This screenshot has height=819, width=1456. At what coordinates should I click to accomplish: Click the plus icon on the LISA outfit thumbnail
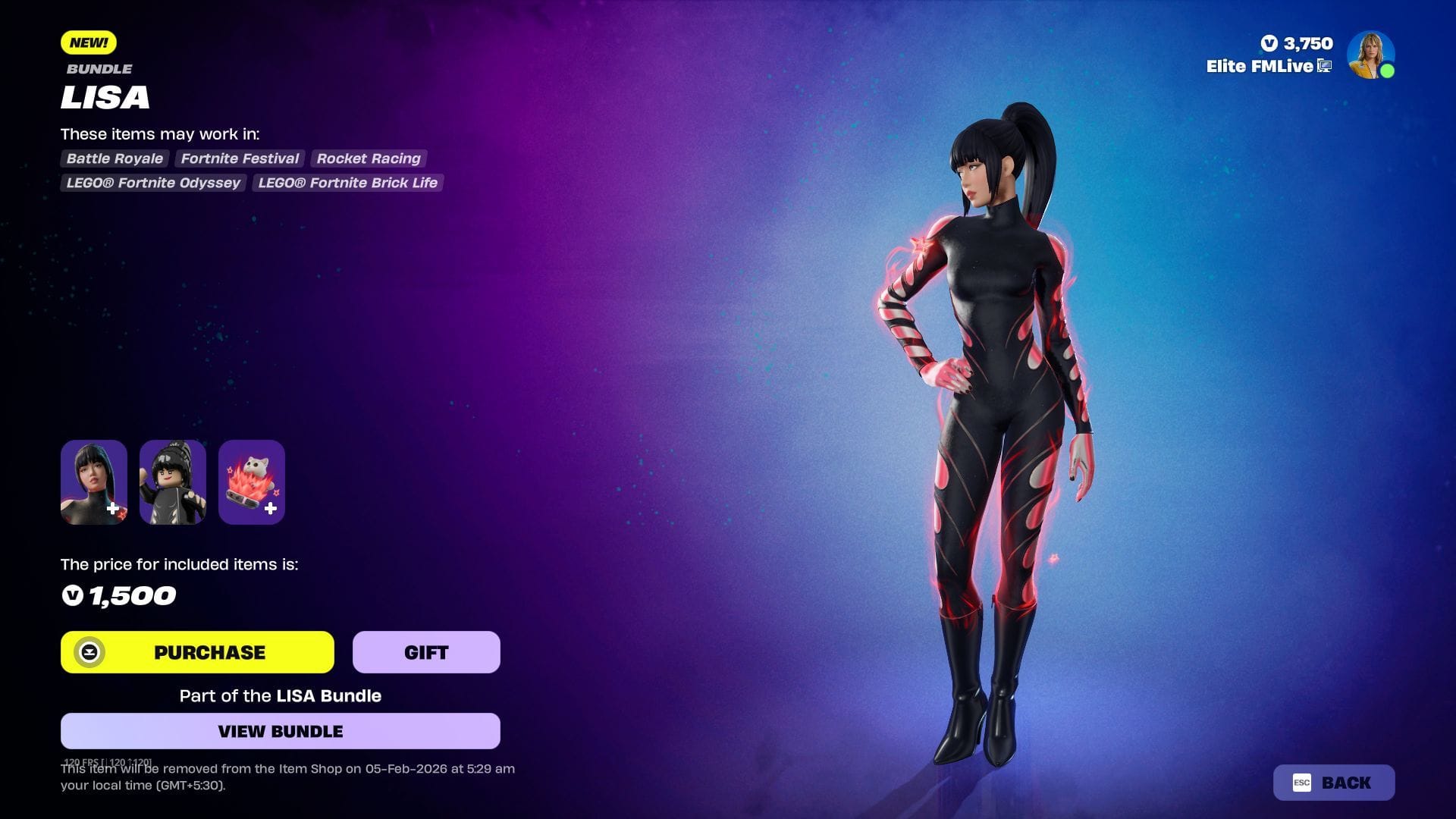(x=114, y=510)
